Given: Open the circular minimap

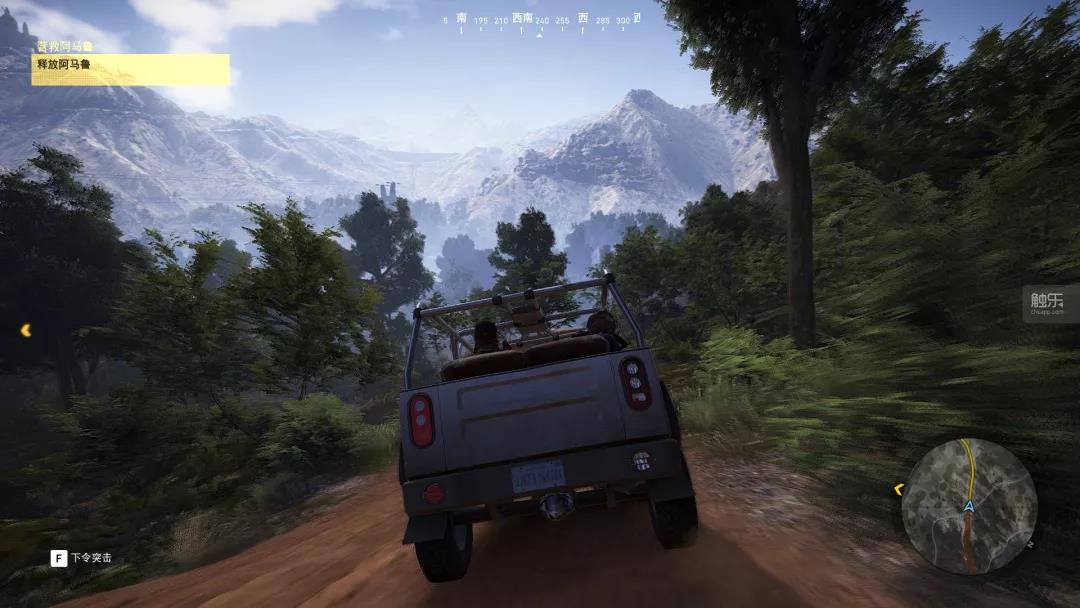Looking at the screenshot, I should (968, 506).
